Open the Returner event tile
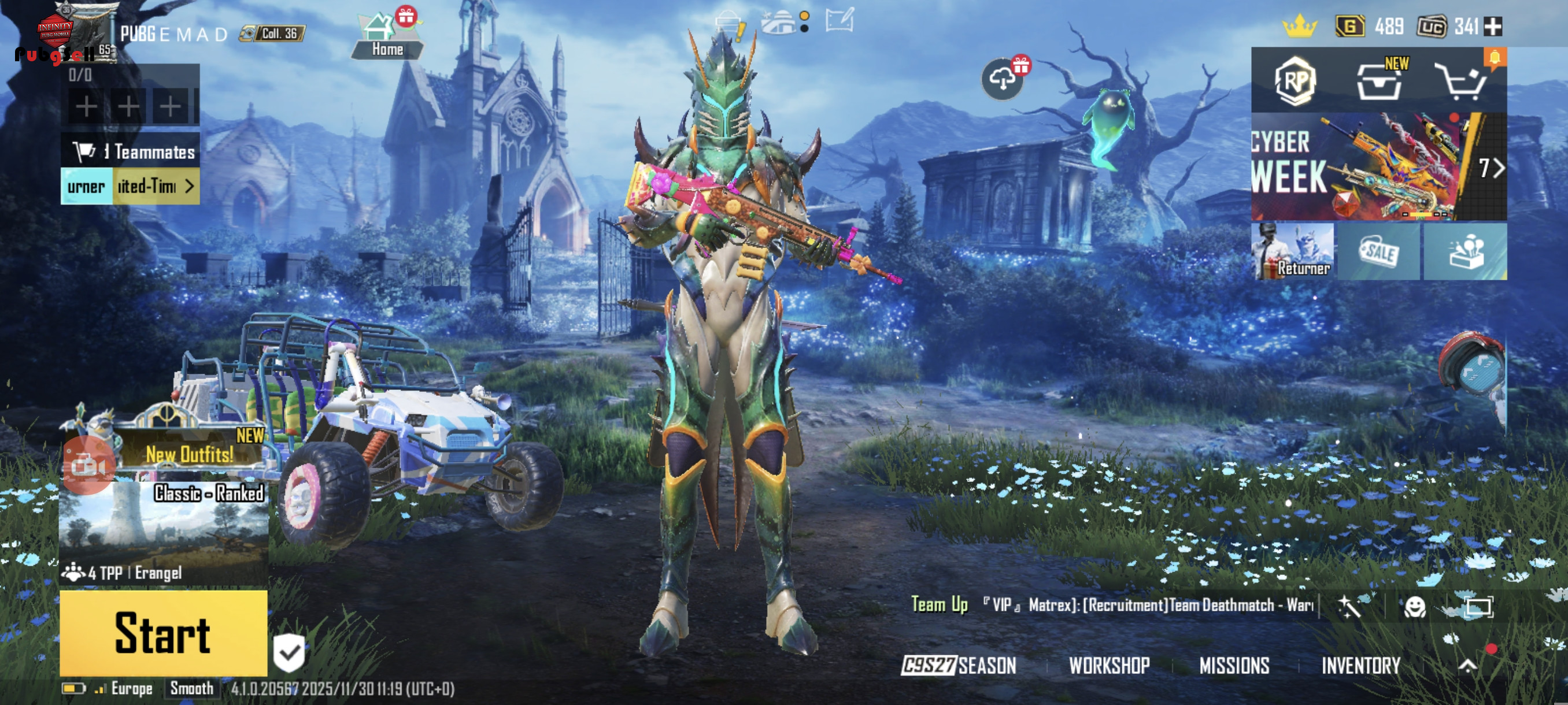This screenshot has height=705, width=1568. point(1292,251)
